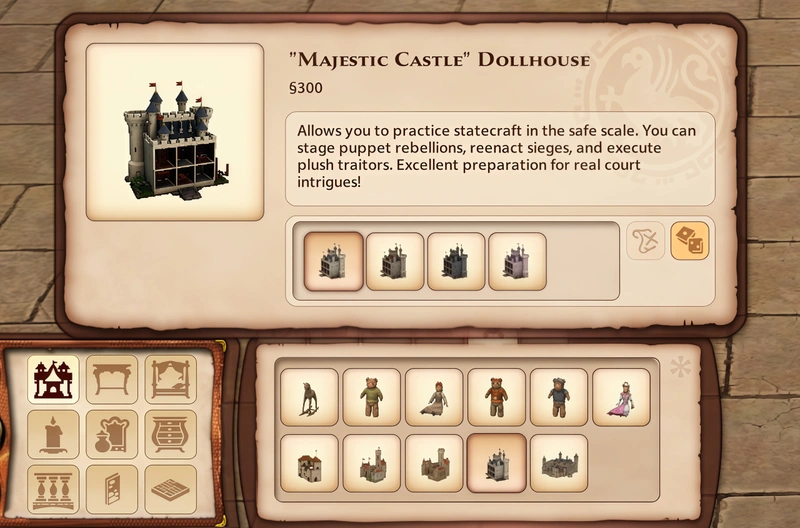Open the vase and chef hat category
This screenshot has height=528, width=800.
111,434
